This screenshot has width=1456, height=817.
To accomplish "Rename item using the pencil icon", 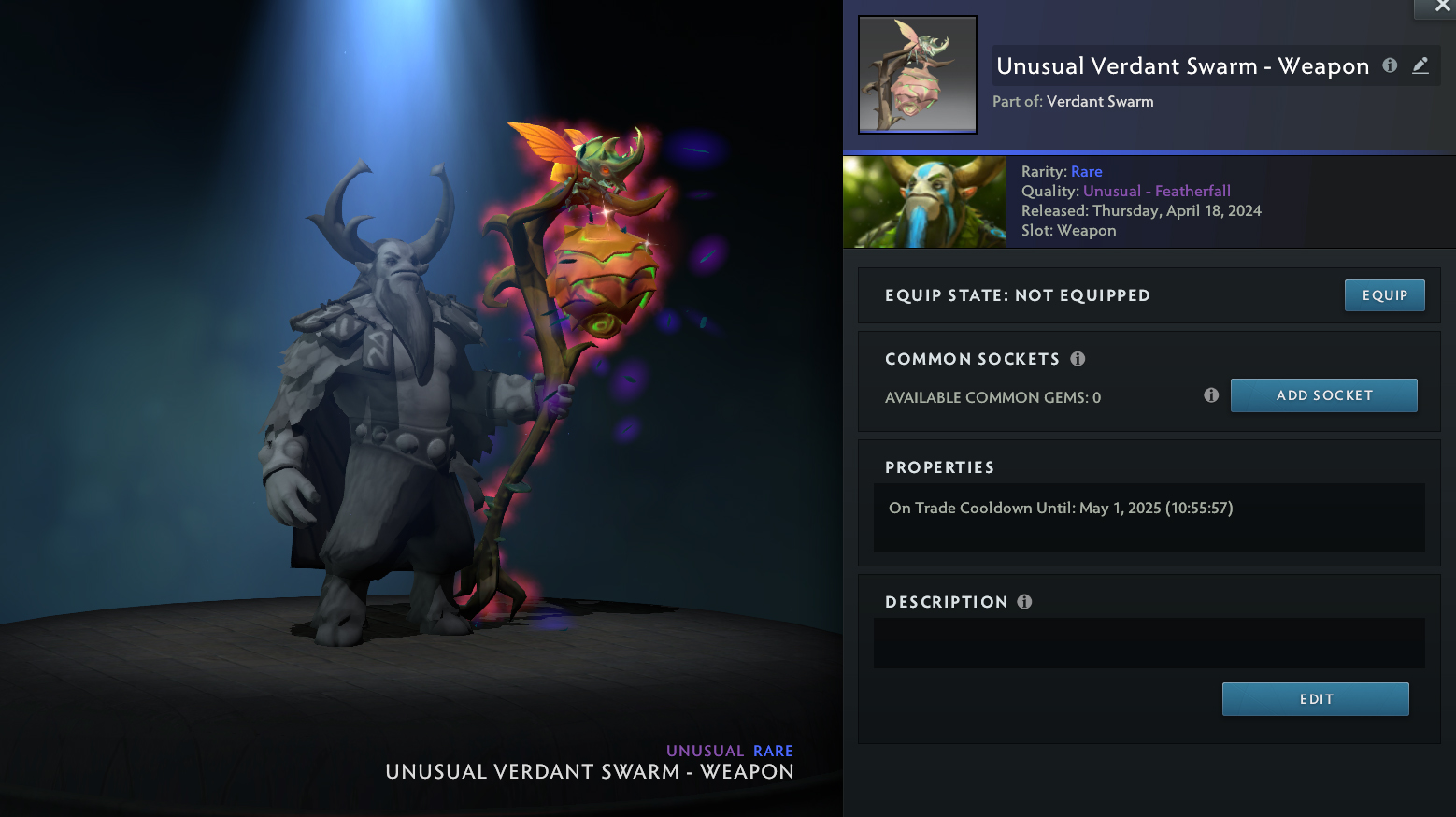I will pyautogui.click(x=1420, y=65).
